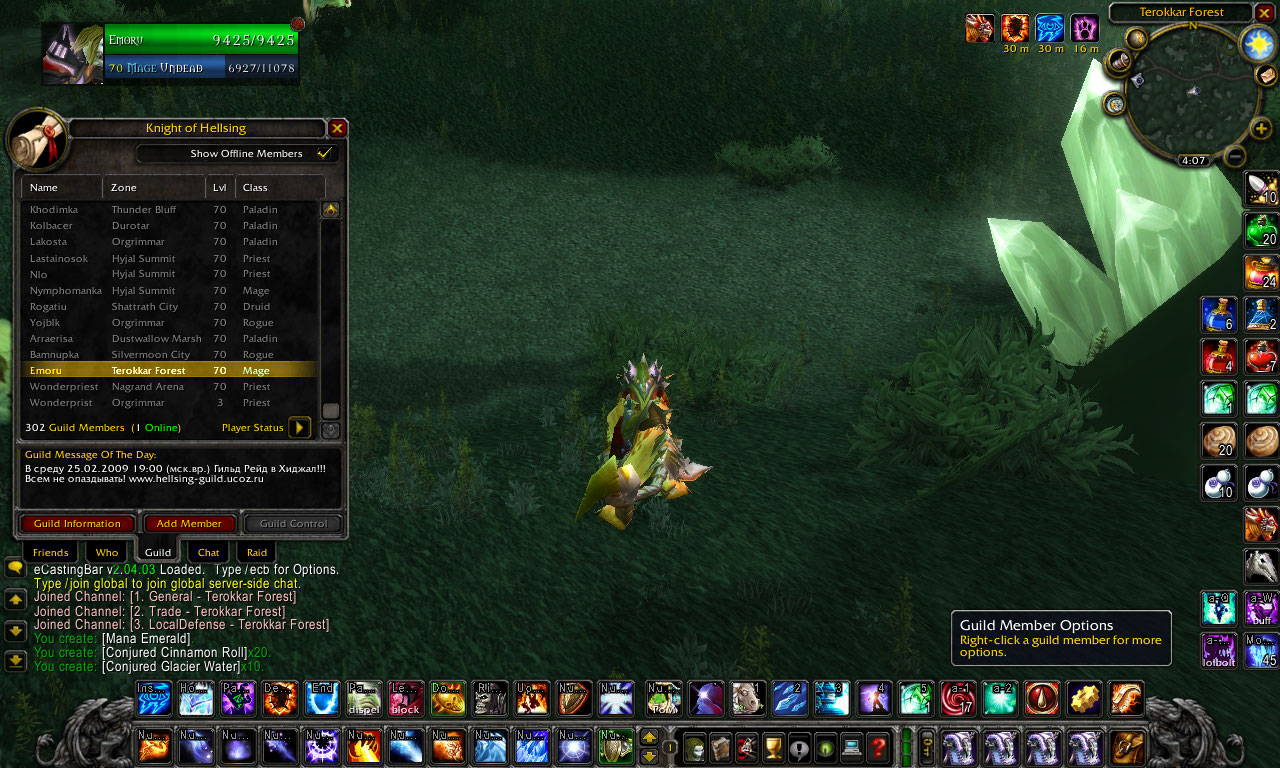Toggle the Show Offline Members checkbox
The image size is (1280, 768).
point(324,154)
